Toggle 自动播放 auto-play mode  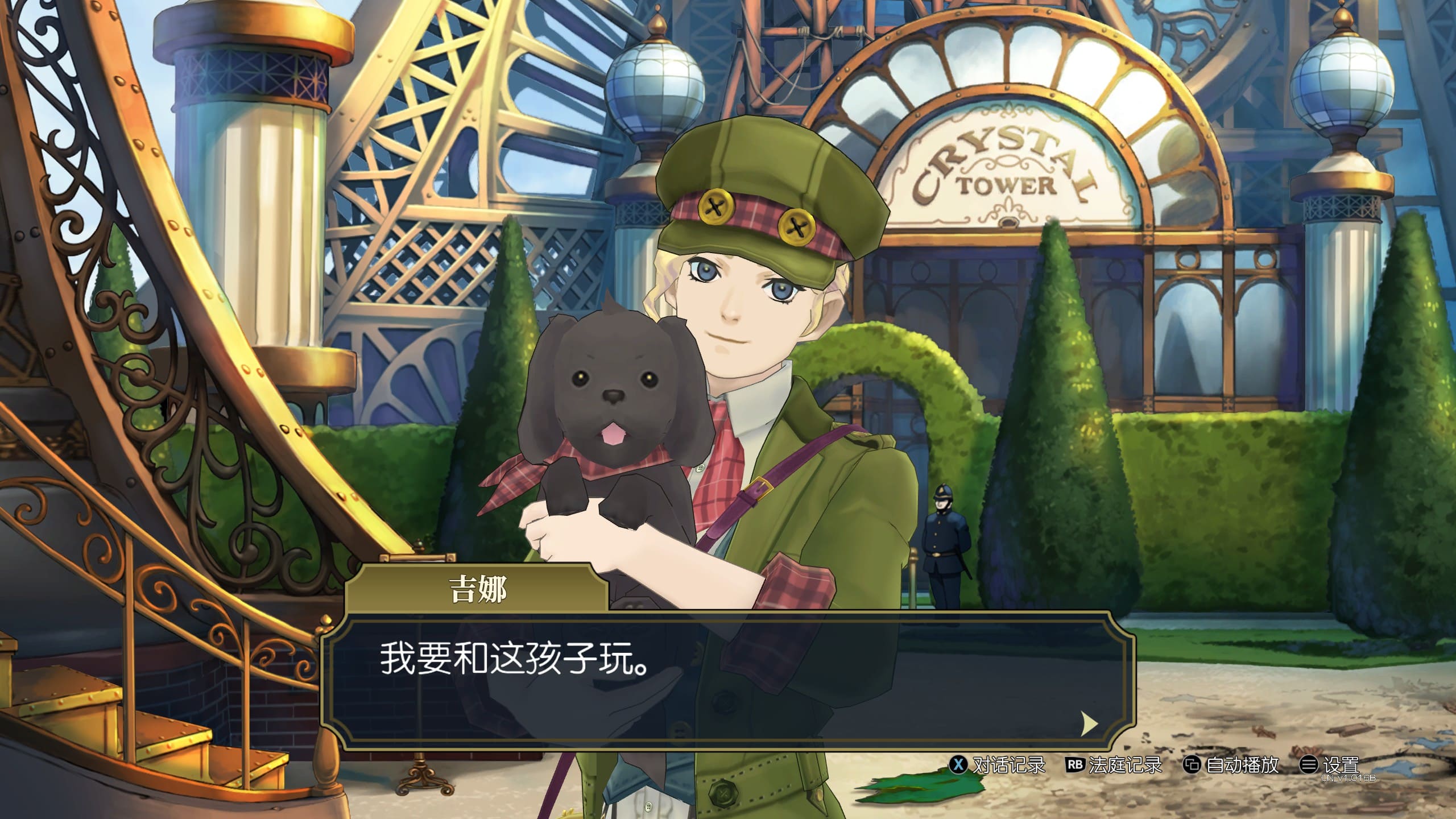pos(1231,765)
